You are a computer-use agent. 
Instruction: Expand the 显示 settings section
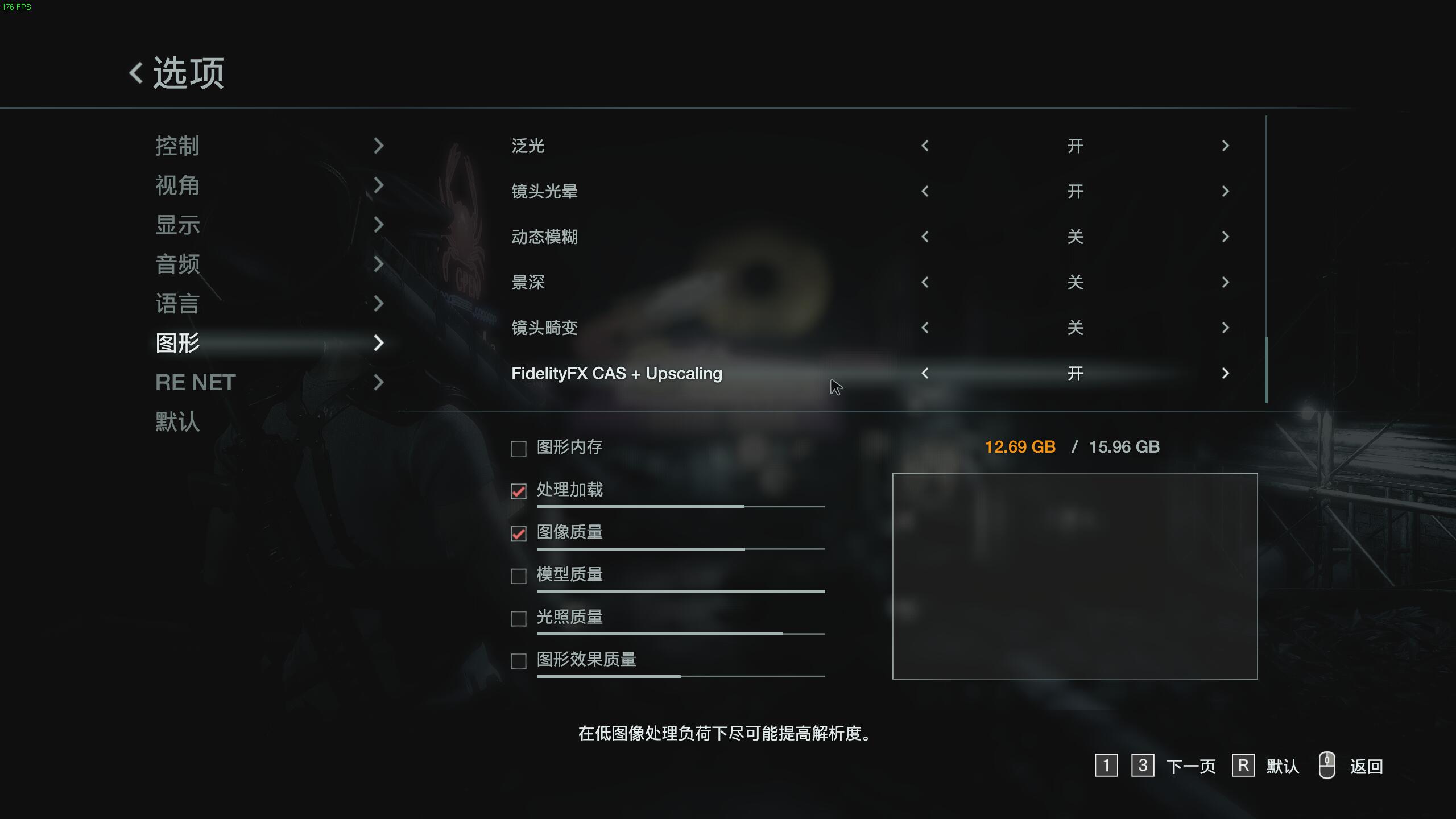(177, 225)
